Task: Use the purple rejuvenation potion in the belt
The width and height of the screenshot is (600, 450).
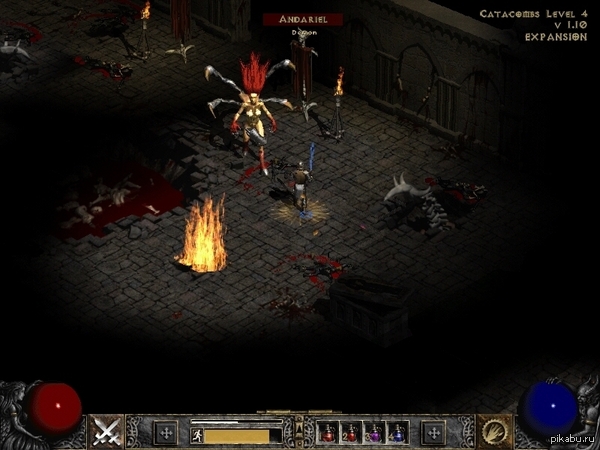Action: [376, 433]
